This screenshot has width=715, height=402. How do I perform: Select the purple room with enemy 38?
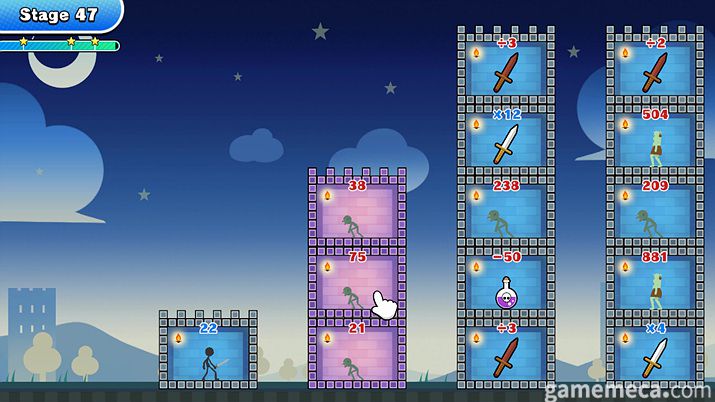click(x=357, y=212)
